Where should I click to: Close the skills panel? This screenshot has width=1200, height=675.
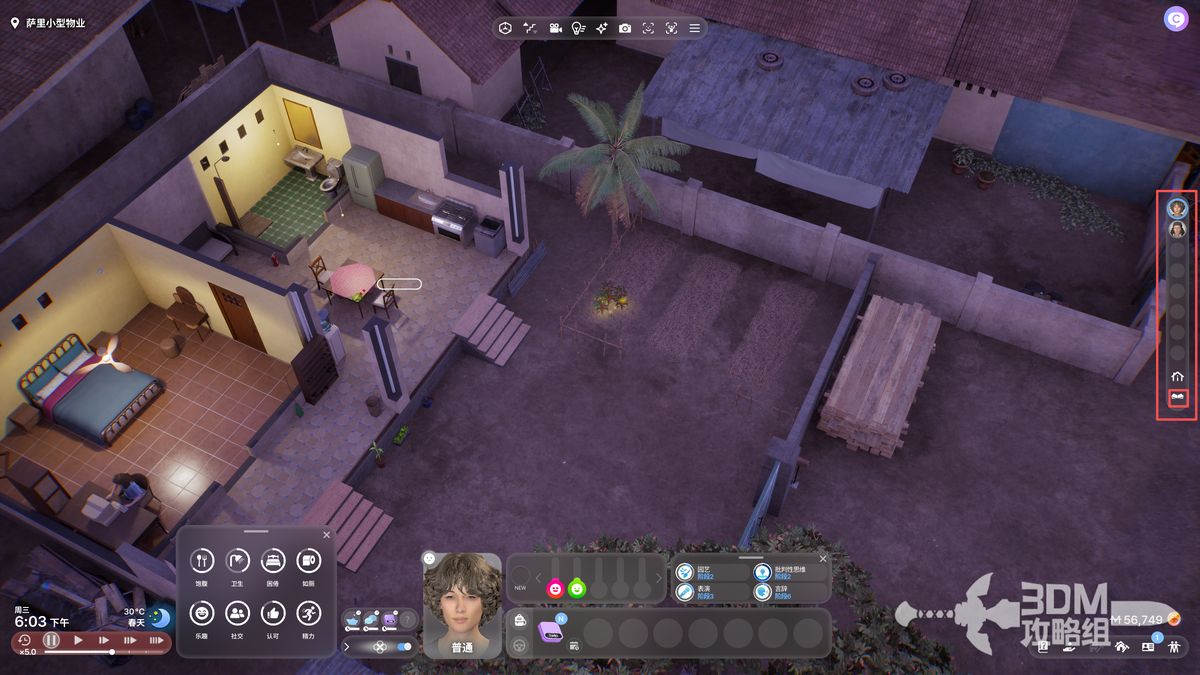(x=823, y=558)
